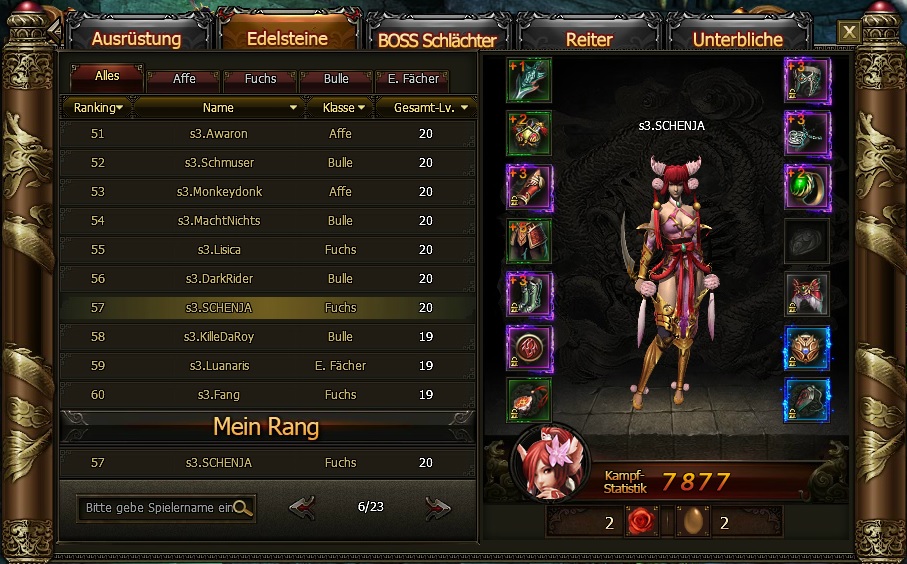Click the player name search field
This screenshot has width=907, height=564.
[x=158, y=508]
